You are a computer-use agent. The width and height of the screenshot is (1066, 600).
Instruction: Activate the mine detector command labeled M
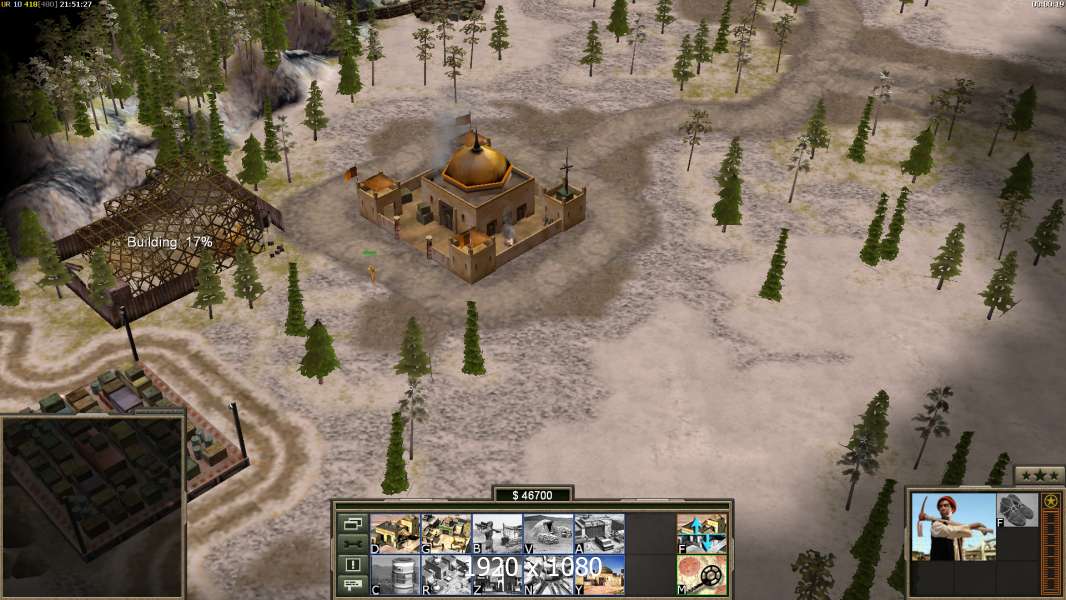click(x=702, y=575)
